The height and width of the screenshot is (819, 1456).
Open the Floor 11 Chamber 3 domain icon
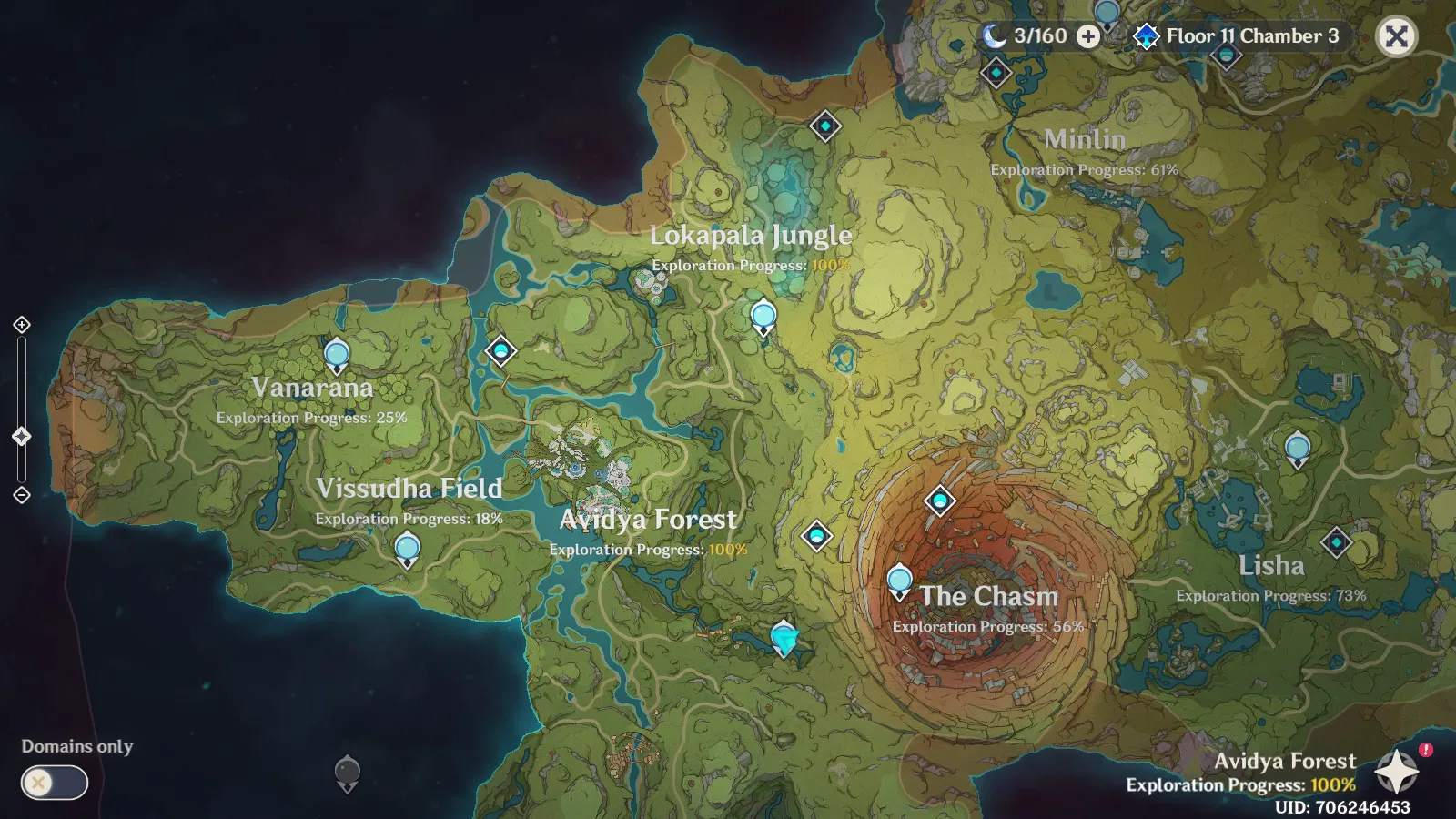[x=1146, y=36]
